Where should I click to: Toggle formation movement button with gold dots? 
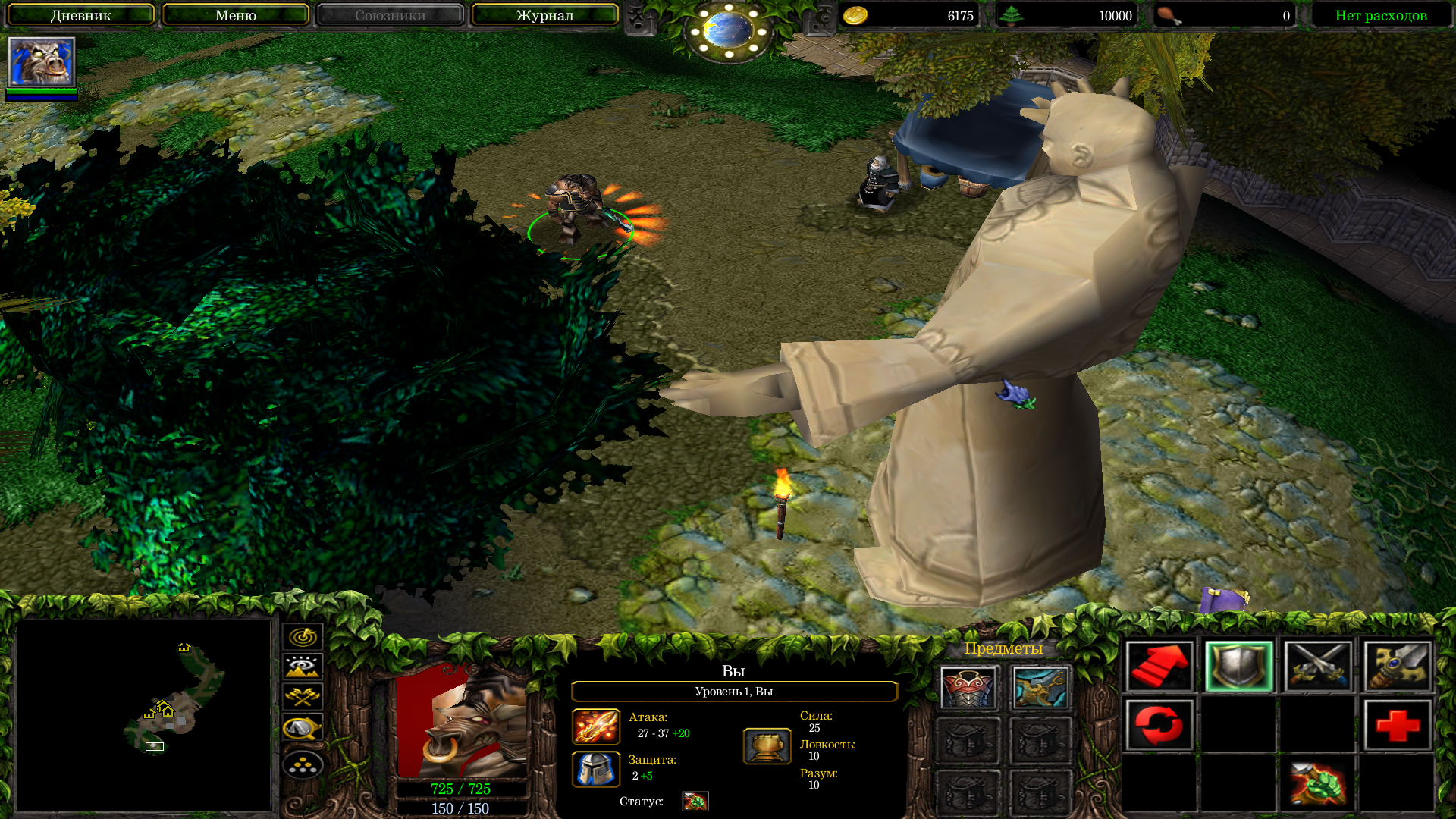tap(303, 764)
